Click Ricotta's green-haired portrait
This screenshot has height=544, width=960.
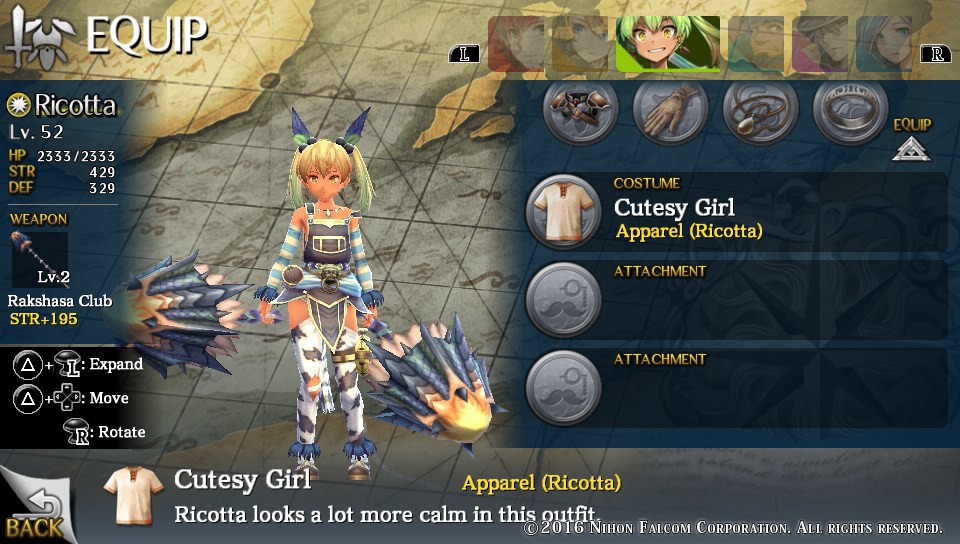[x=668, y=44]
